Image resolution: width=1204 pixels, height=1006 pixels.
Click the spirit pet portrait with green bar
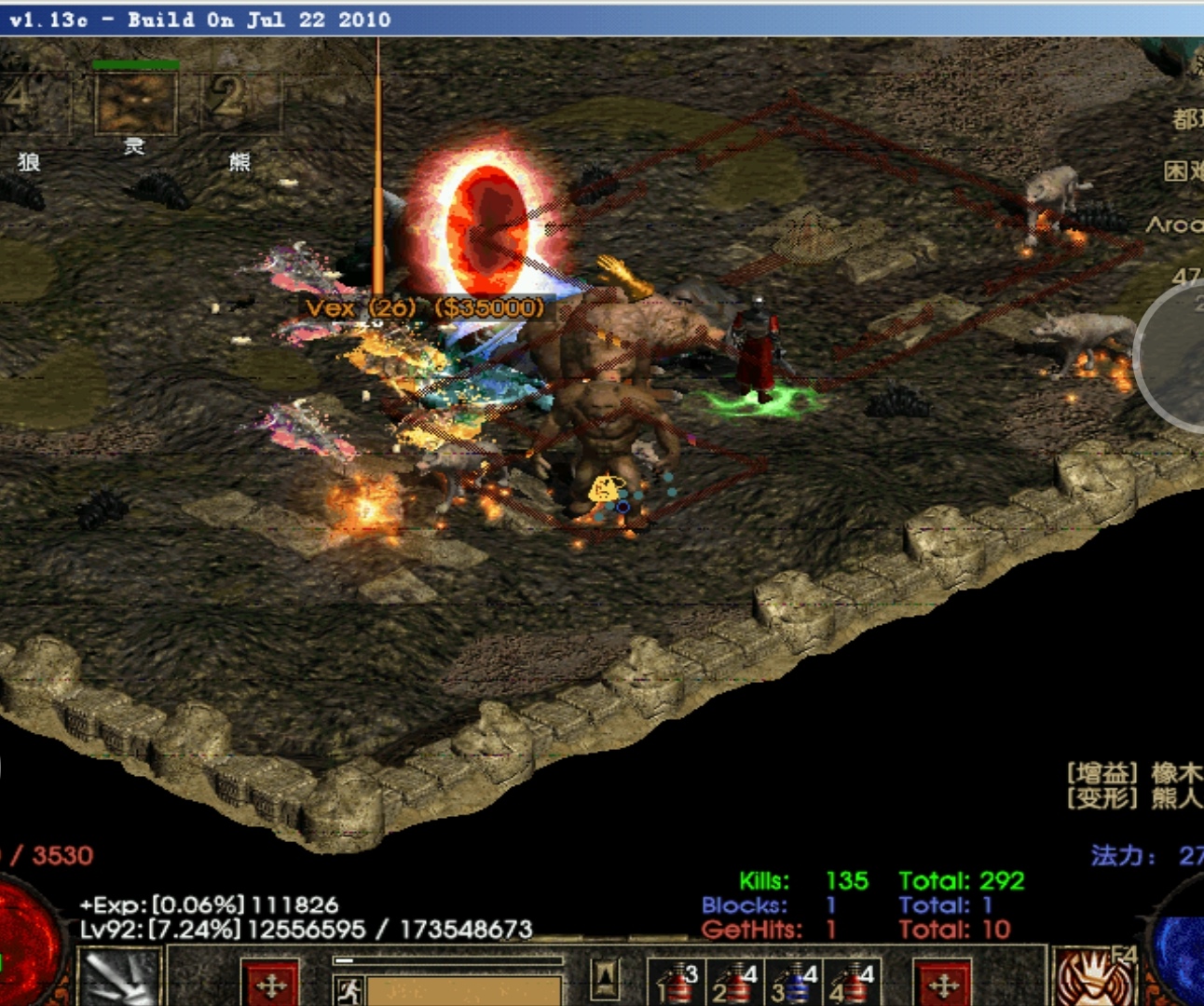(135, 102)
